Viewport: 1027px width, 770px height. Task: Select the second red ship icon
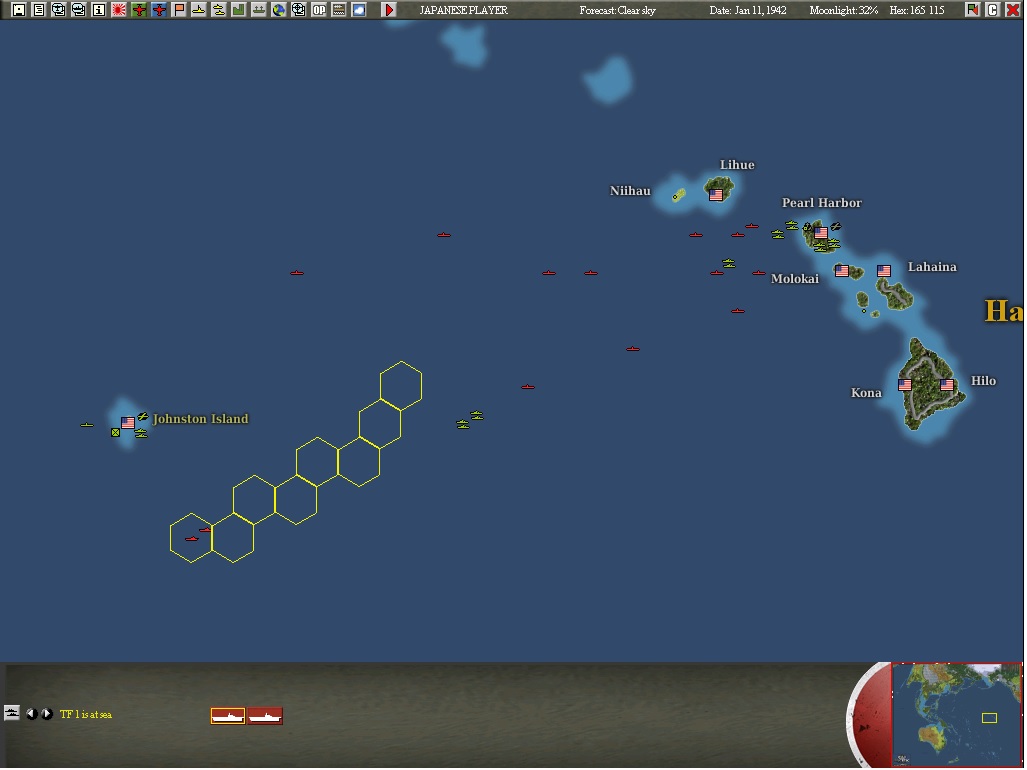(265, 716)
